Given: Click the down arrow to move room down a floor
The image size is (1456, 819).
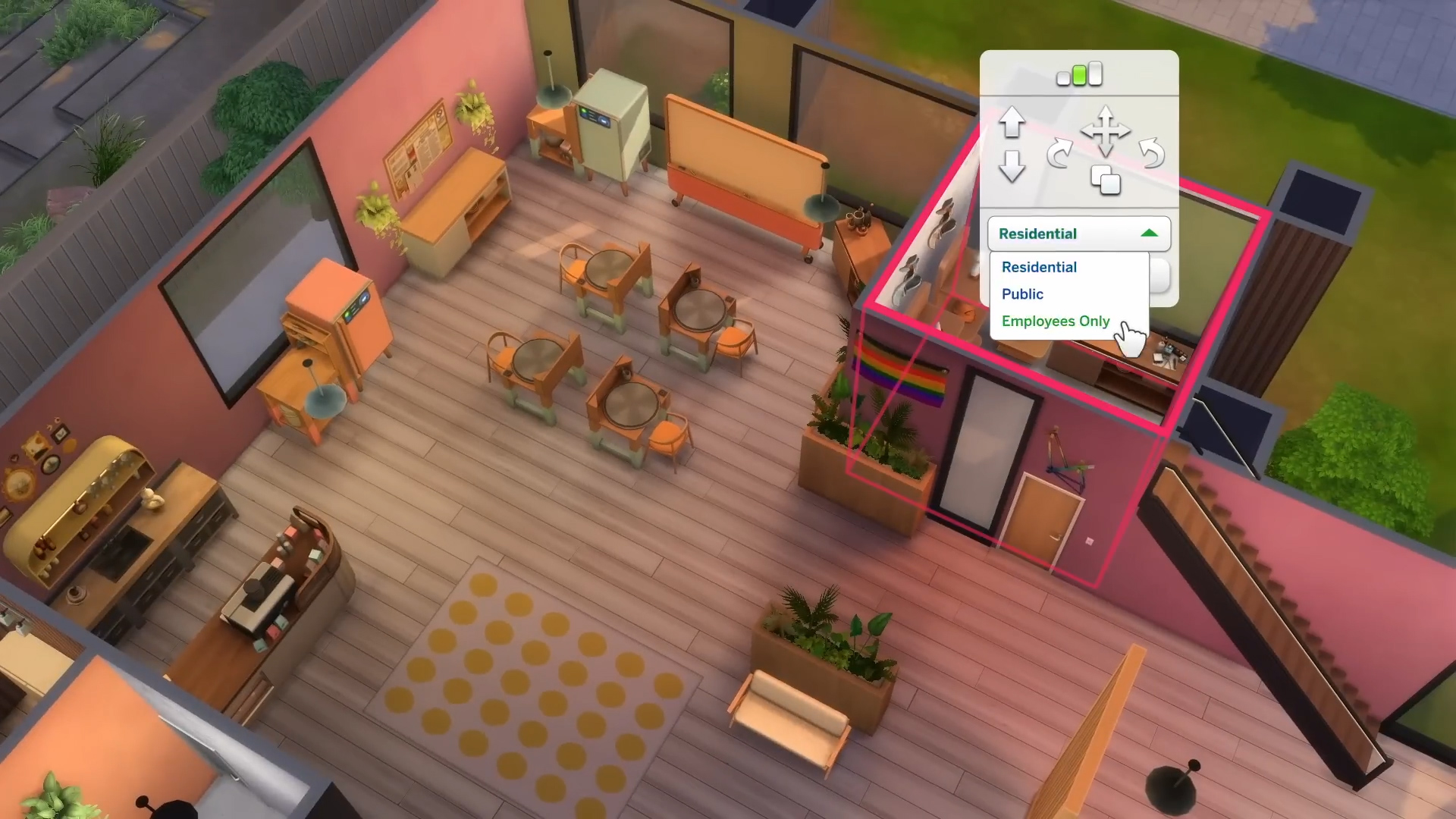Looking at the screenshot, I should tap(1014, 165).
